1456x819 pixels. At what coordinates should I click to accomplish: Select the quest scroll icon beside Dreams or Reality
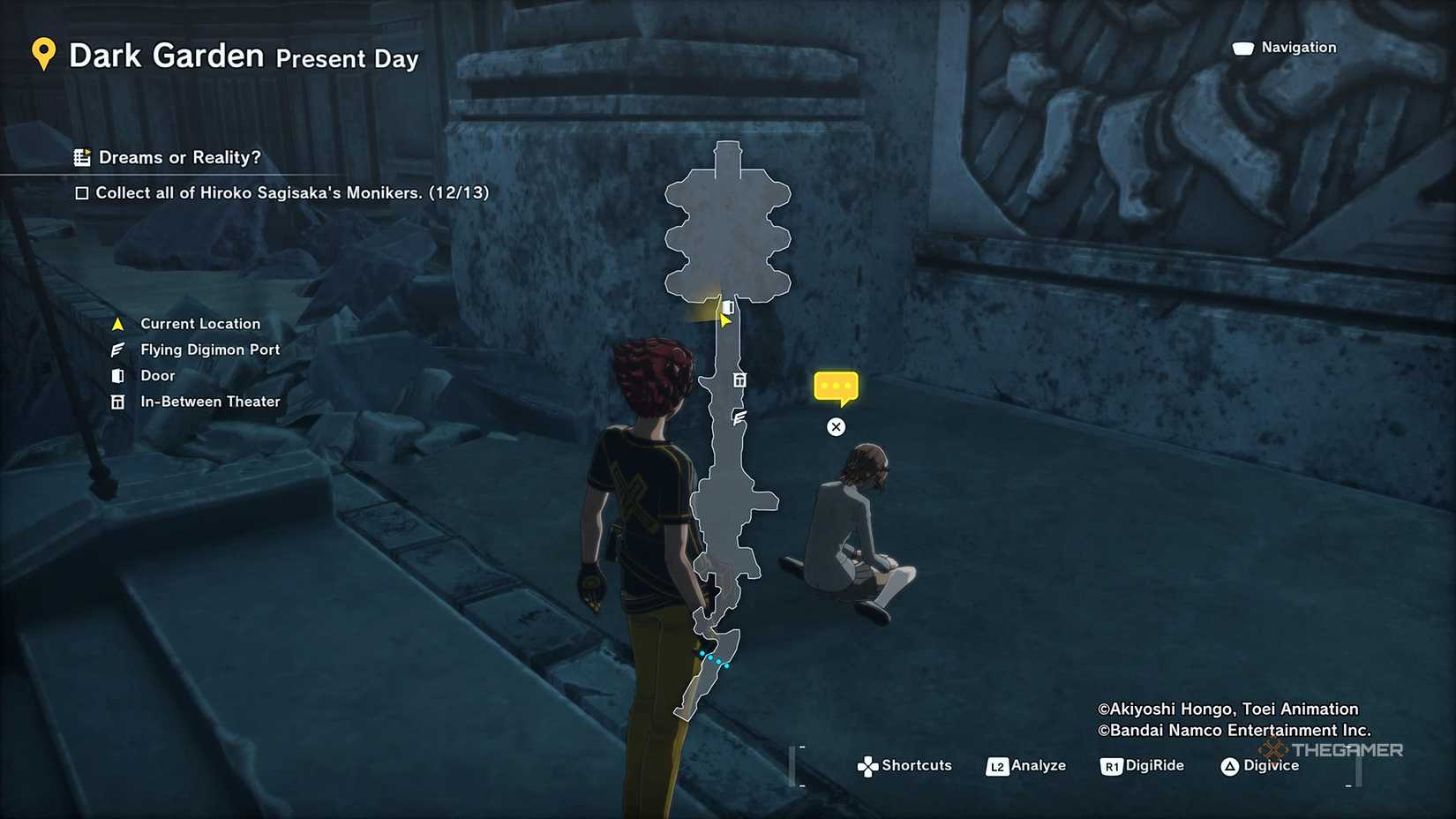pos(83,157)
